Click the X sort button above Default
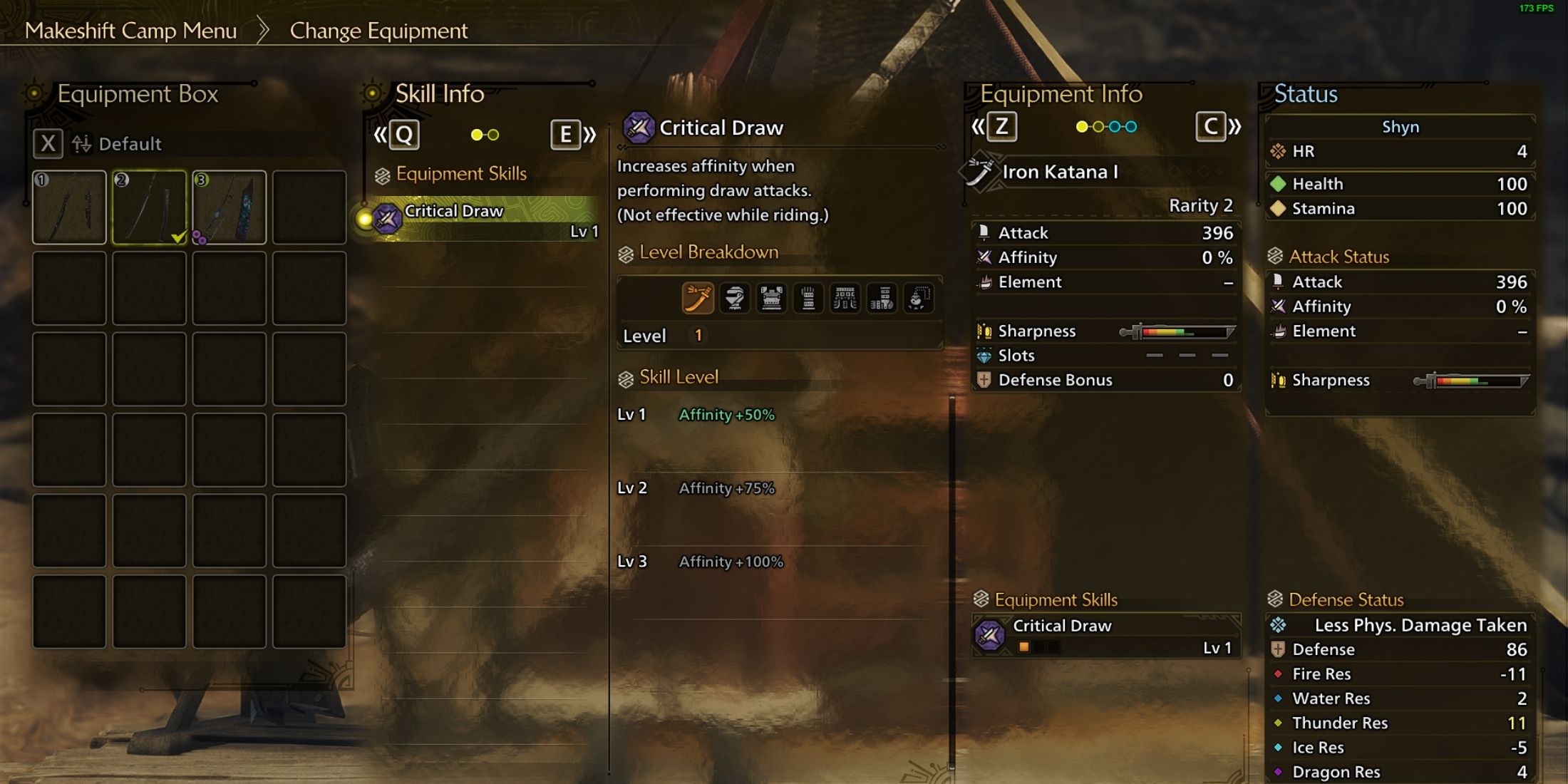Screen dimensions: 1568x784 pos(47,143)
